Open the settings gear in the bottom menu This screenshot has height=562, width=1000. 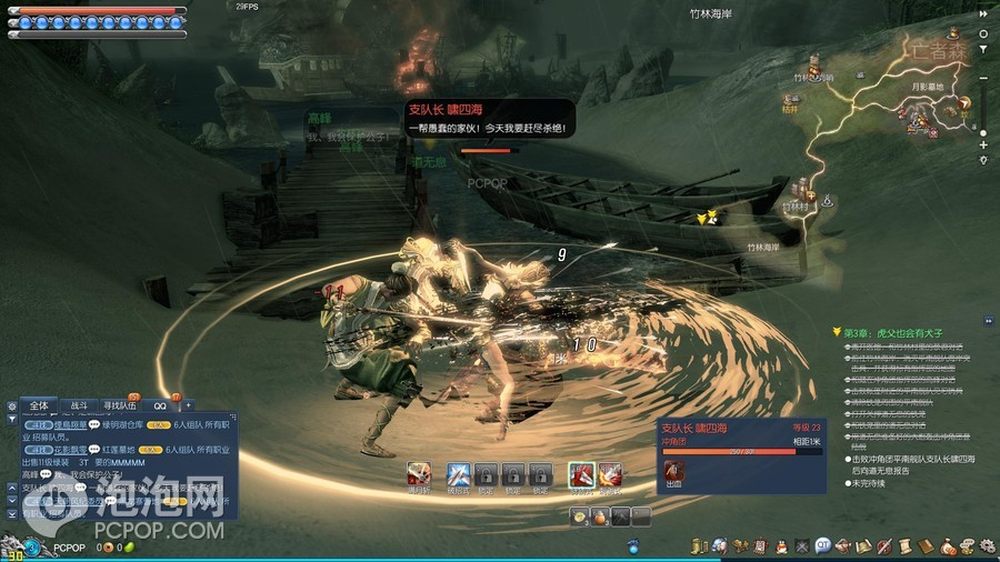[984, 546]
